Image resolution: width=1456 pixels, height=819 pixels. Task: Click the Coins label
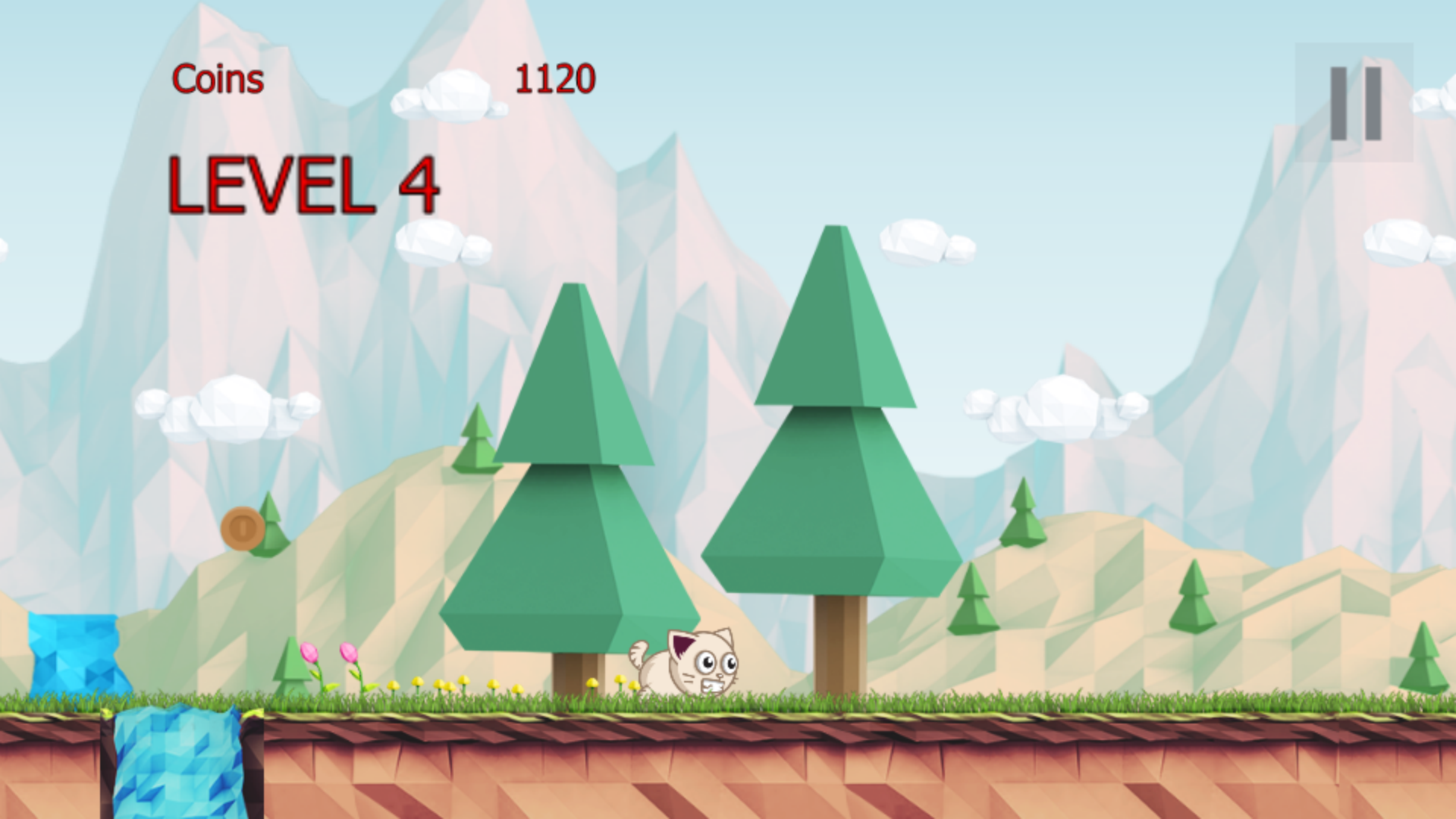[216, 78]
